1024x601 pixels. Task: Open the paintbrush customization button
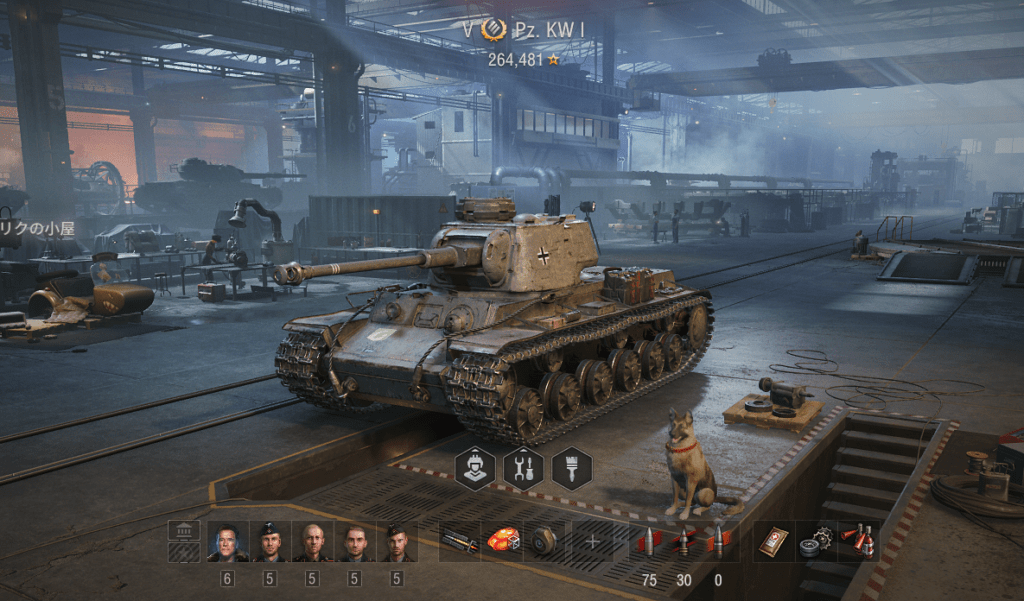(x=571, y=468)
